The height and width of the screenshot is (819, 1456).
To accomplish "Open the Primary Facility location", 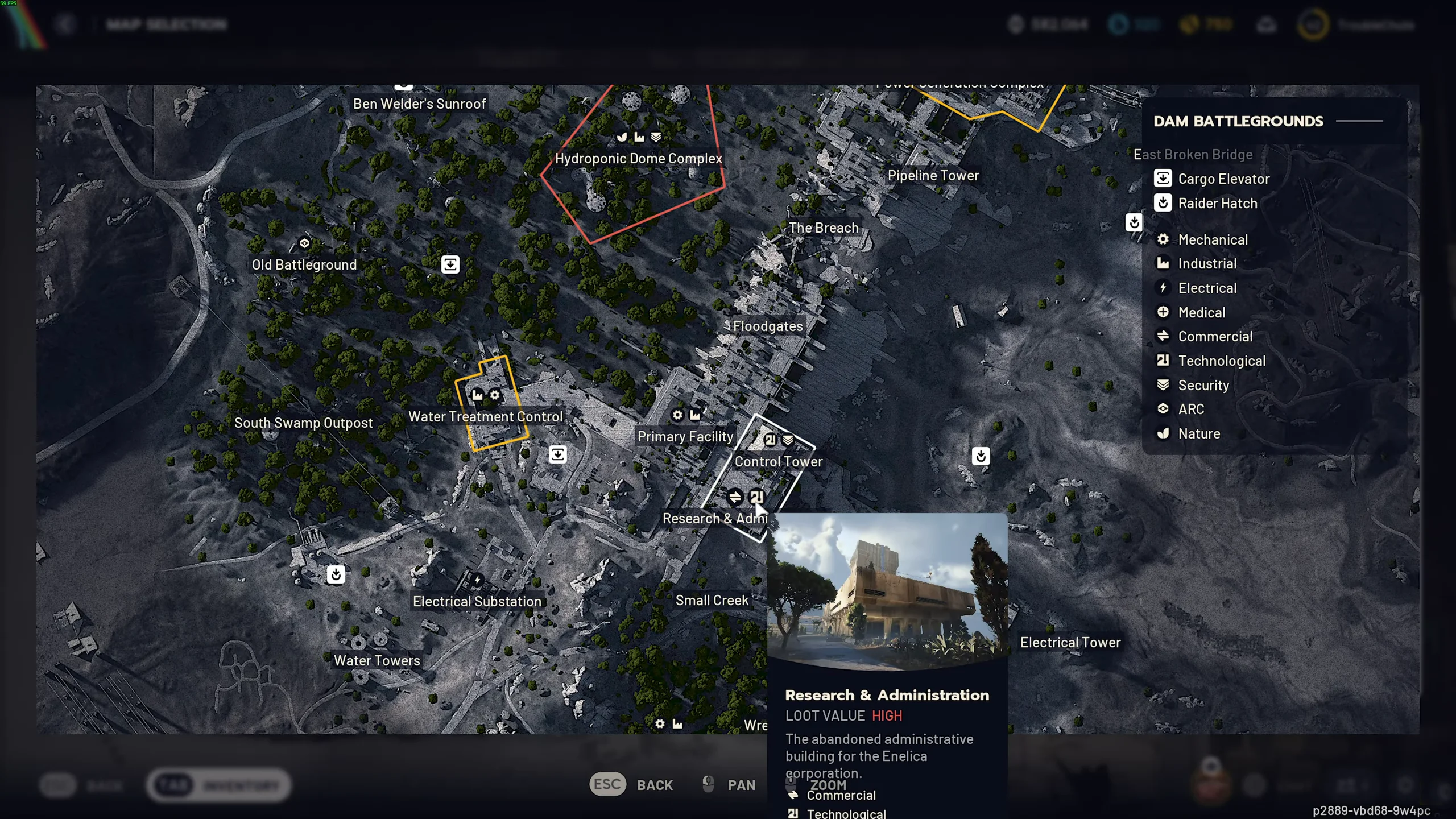I will [x=685, y=436].
